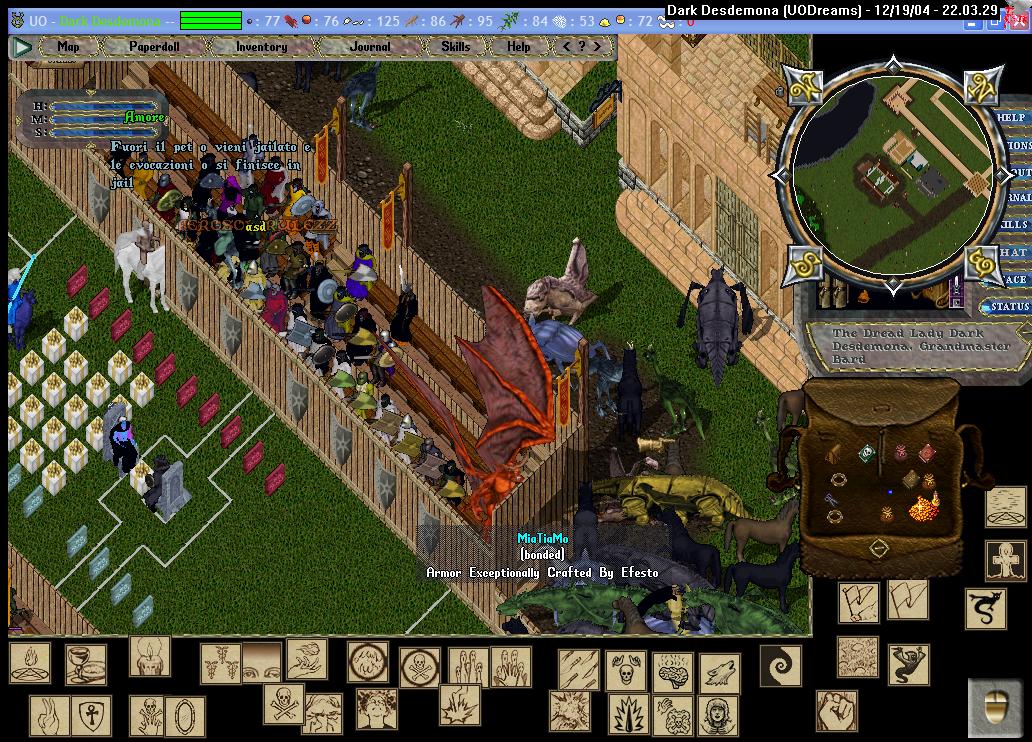Screen dimensions: 1032x742
Task: Activate the wolf head spell icon
Action: (718, 672)
